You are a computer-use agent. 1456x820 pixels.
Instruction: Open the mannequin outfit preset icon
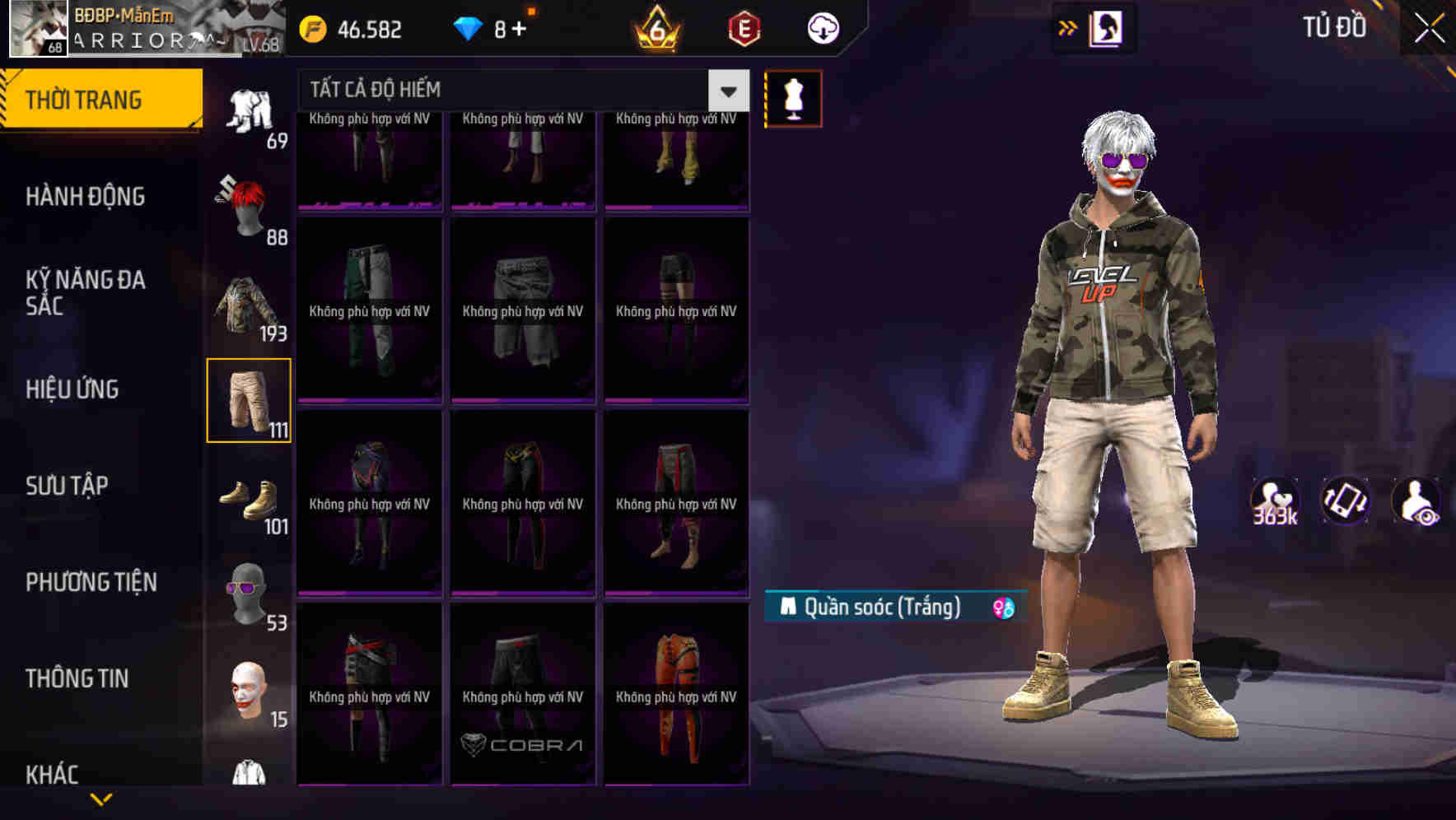[793, 97]
